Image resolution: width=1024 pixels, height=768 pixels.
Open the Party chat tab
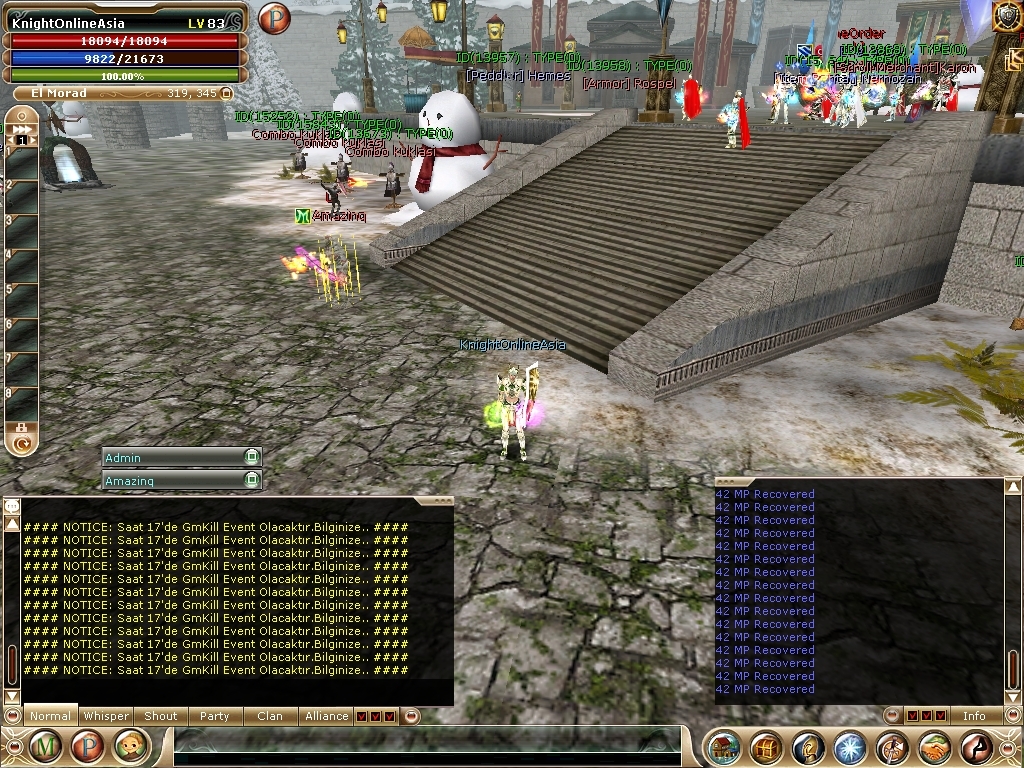click(214, 716)
